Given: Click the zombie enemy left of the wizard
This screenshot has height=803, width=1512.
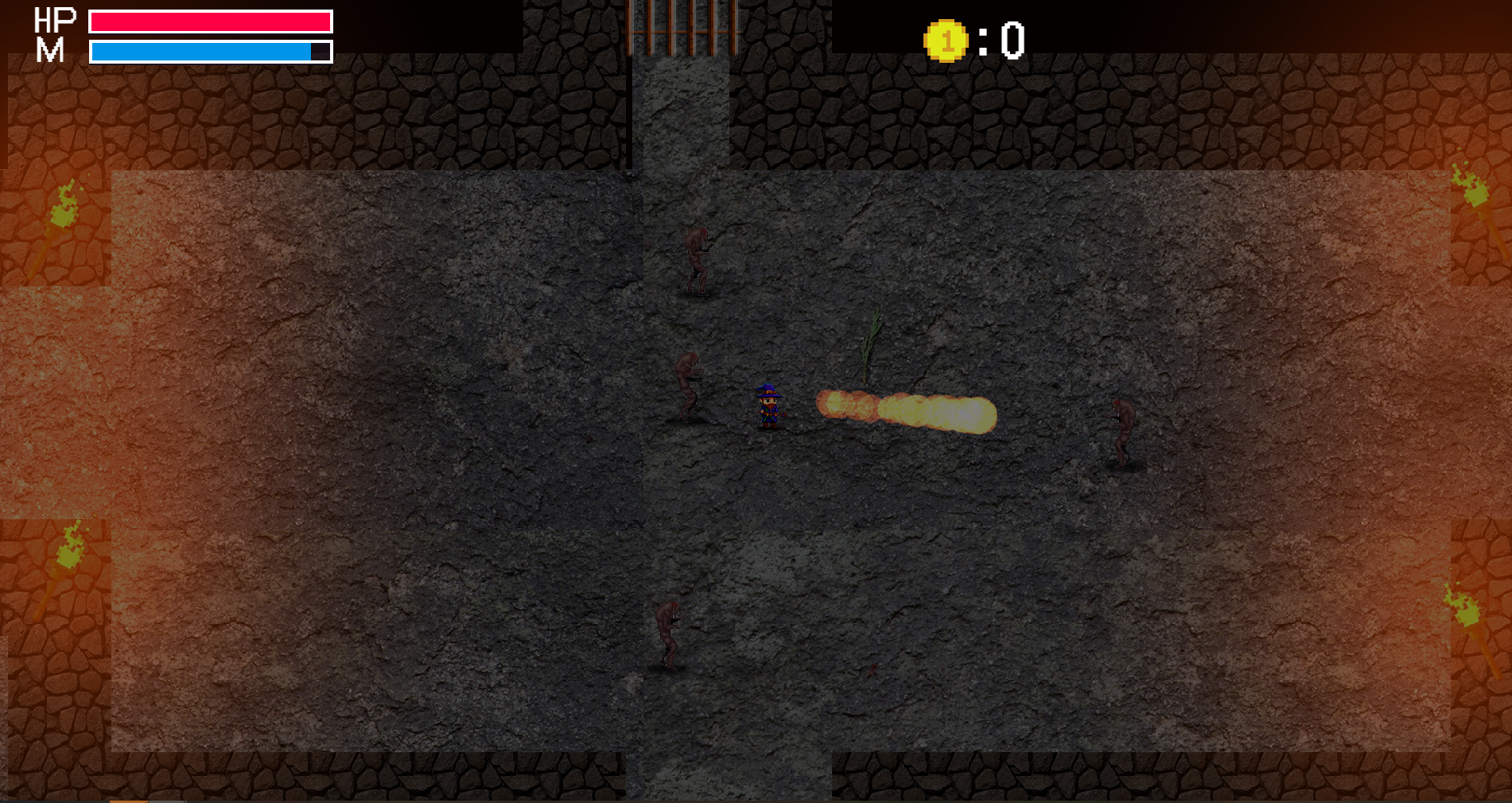Looking at the screenshot, I should [x=689, y=384].
